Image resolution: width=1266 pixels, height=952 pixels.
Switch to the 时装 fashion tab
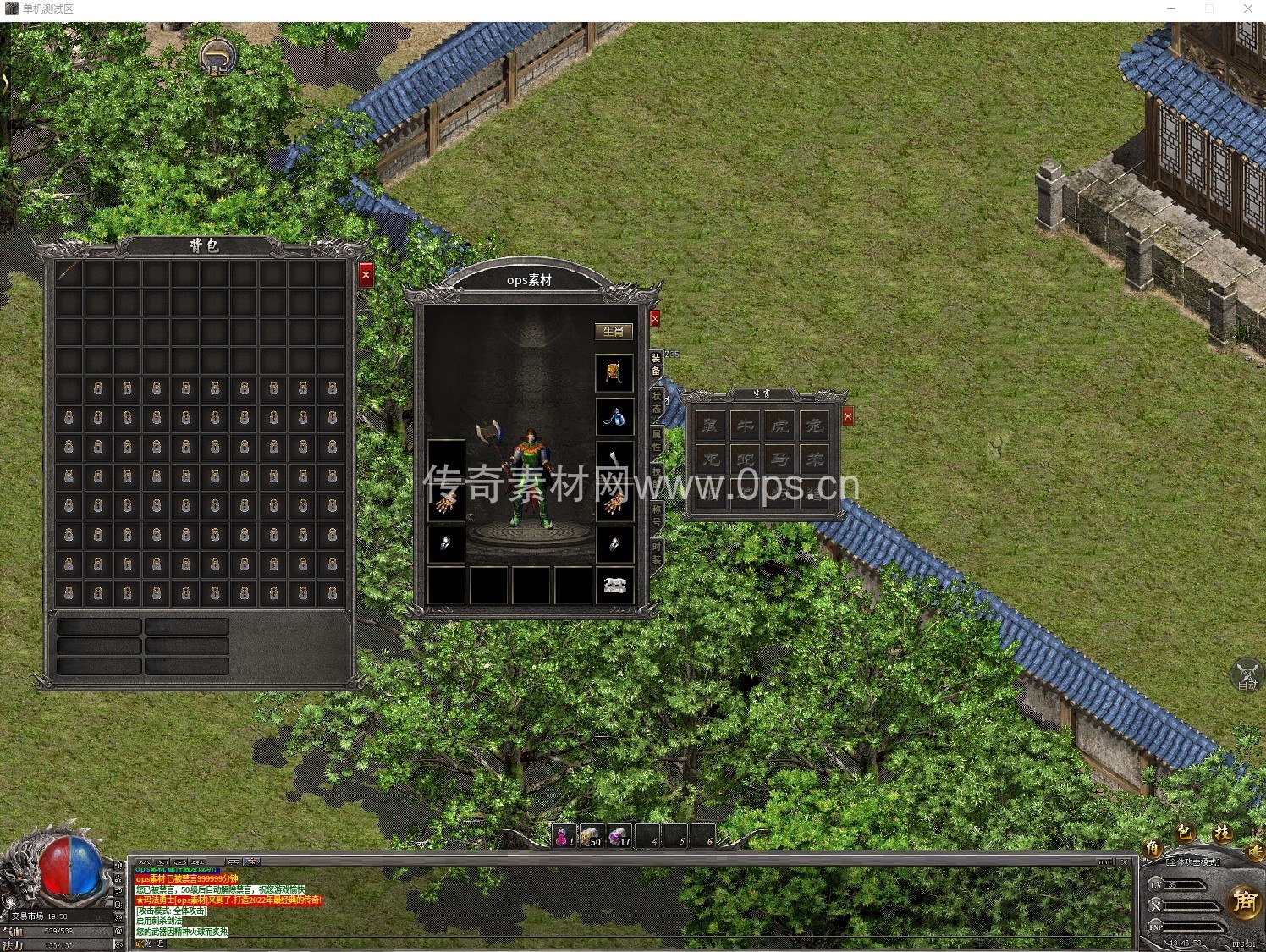[657, 553]
